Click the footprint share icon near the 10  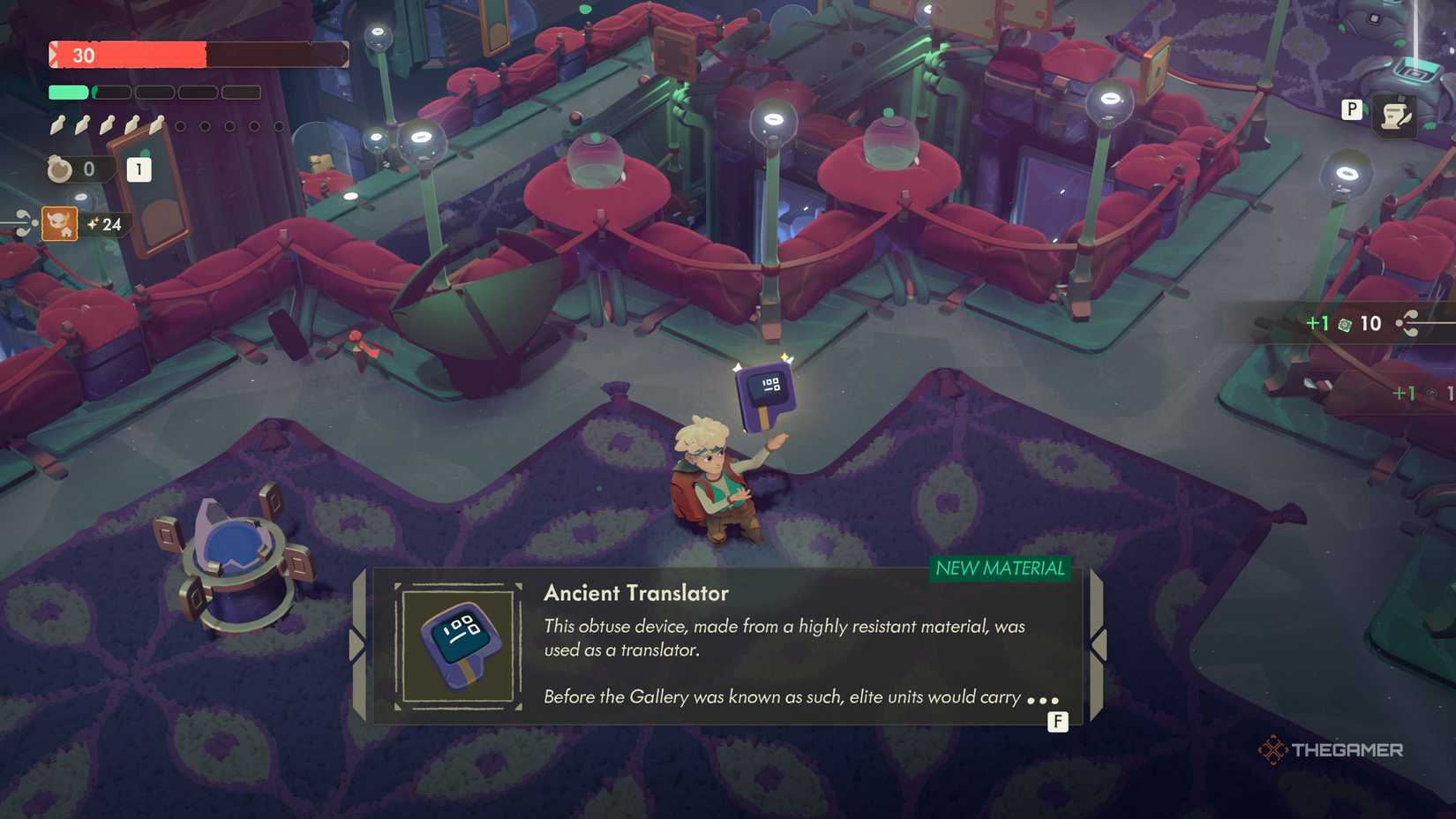[x=1408, y=323]
